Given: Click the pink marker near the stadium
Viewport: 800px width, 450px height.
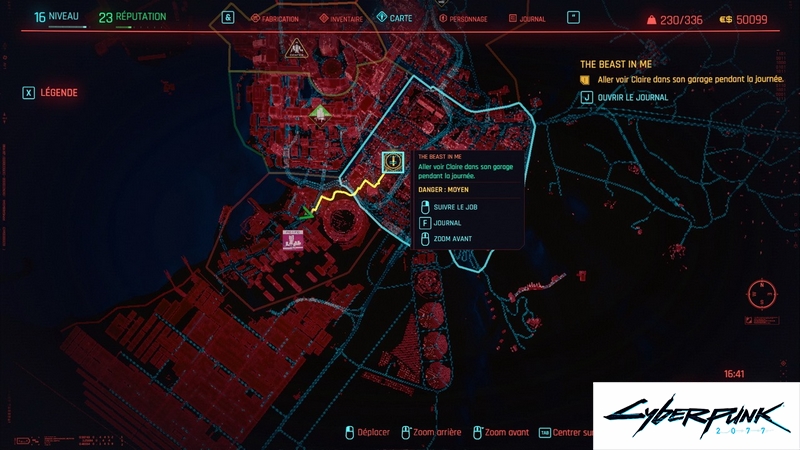Looking at the screenshot, I should 293,240.
